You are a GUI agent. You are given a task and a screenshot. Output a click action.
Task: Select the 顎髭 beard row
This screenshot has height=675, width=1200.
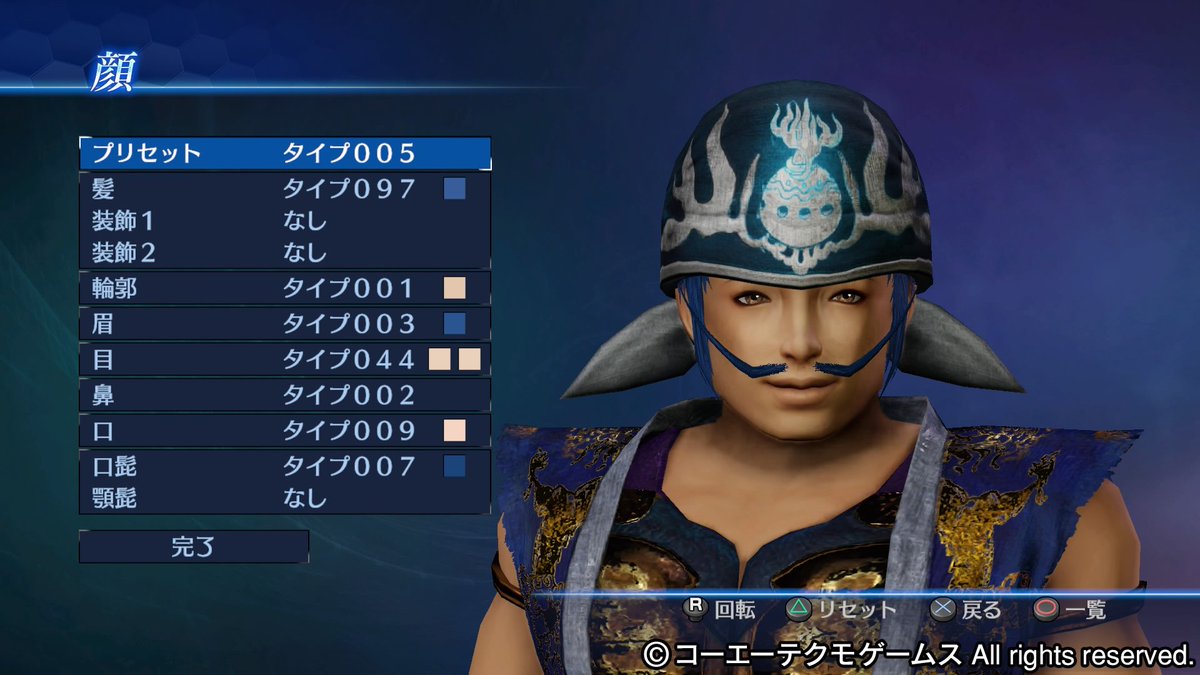(285, 498)
